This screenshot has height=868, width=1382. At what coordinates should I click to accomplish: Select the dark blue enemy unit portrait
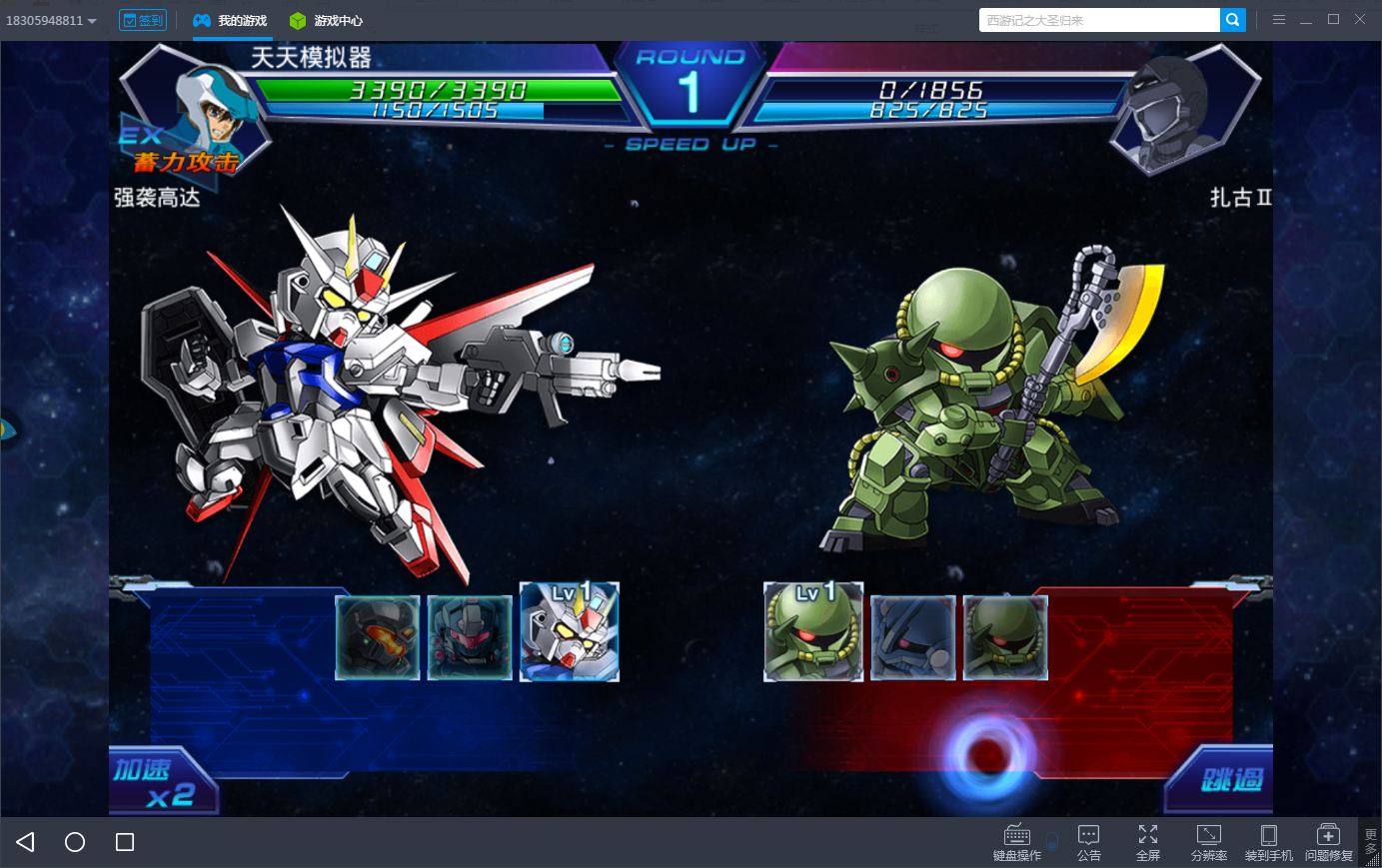(913, 638)
